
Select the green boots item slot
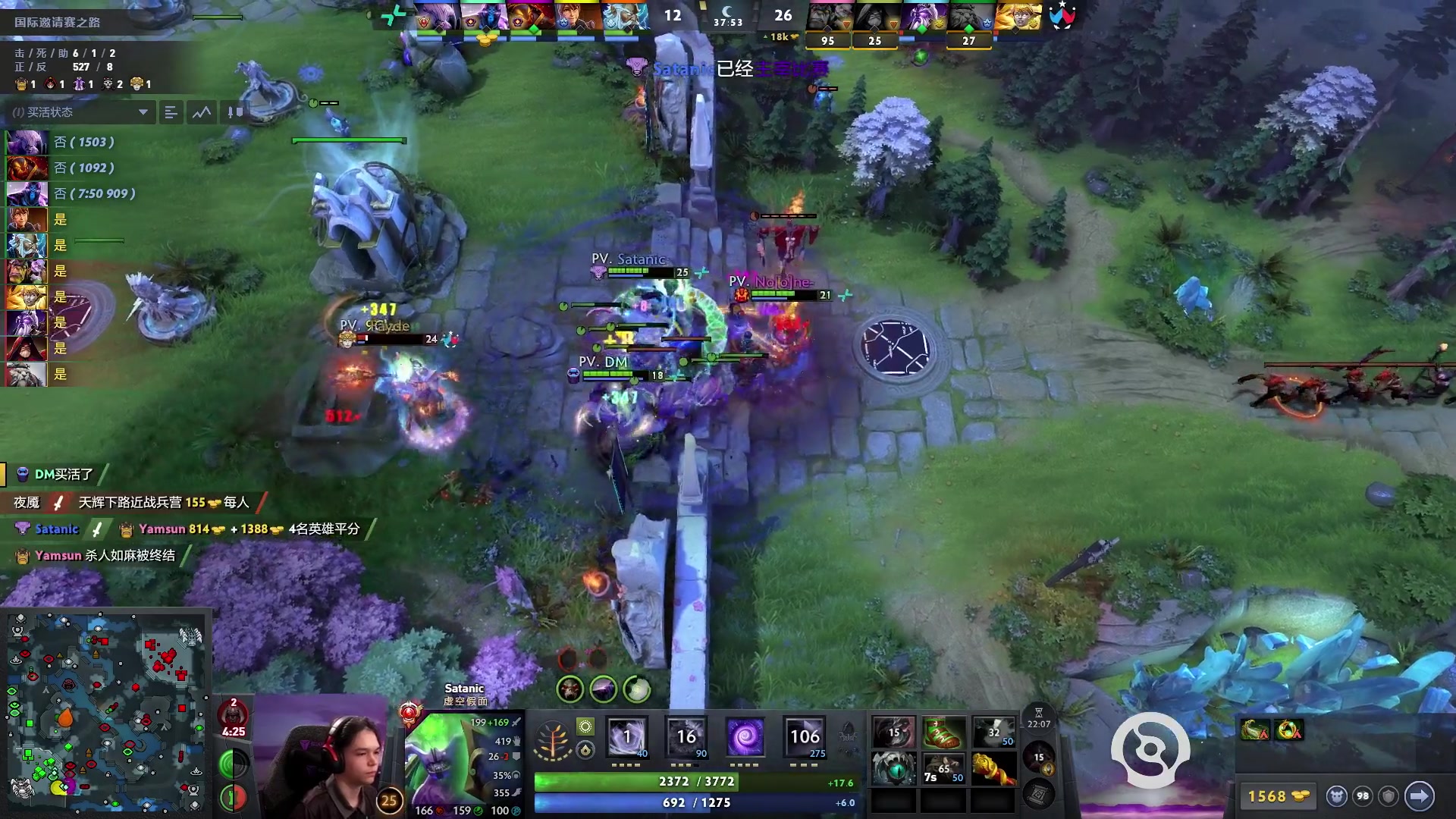(x=943, y=733)
